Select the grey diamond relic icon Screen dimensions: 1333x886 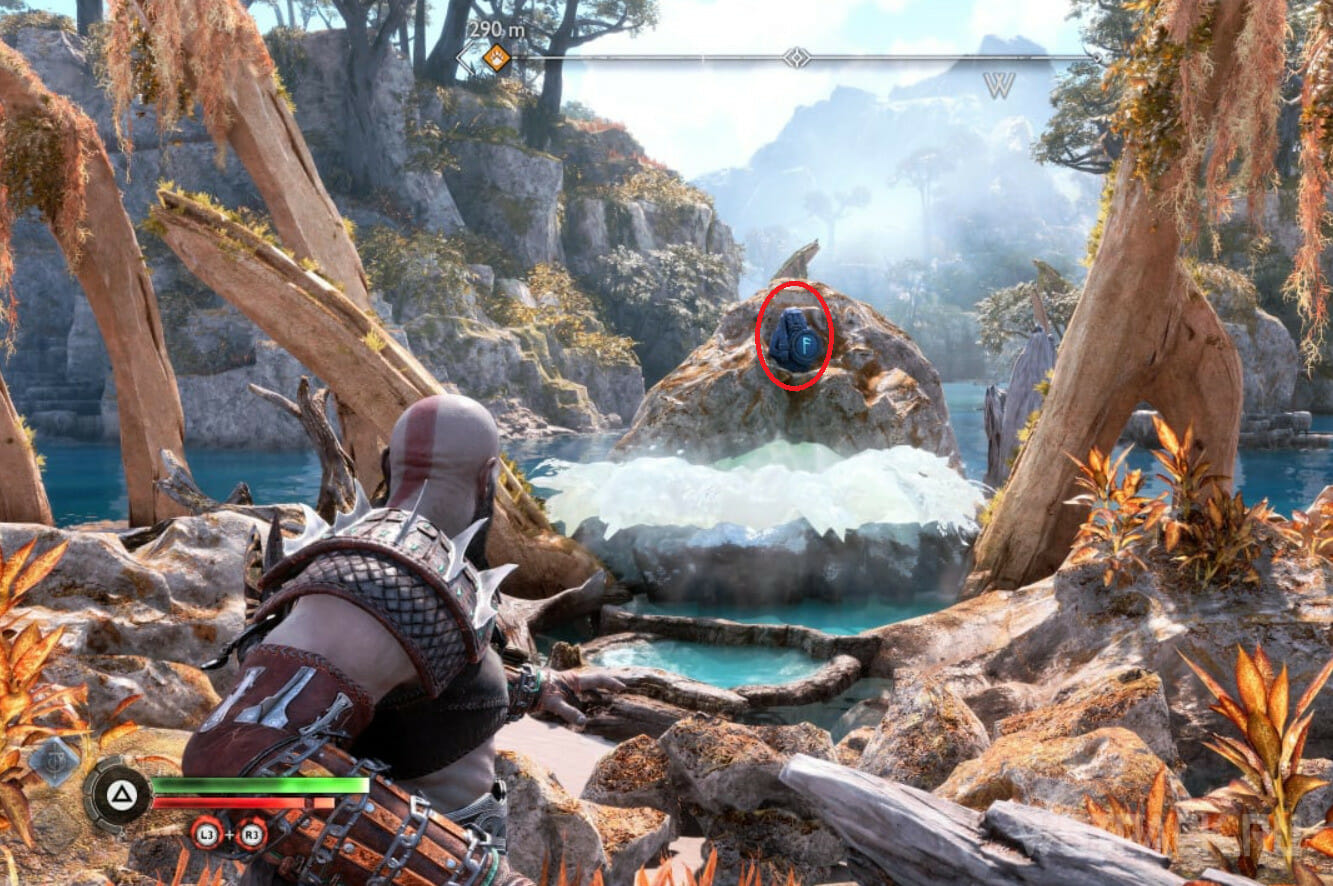pos(54,761)
